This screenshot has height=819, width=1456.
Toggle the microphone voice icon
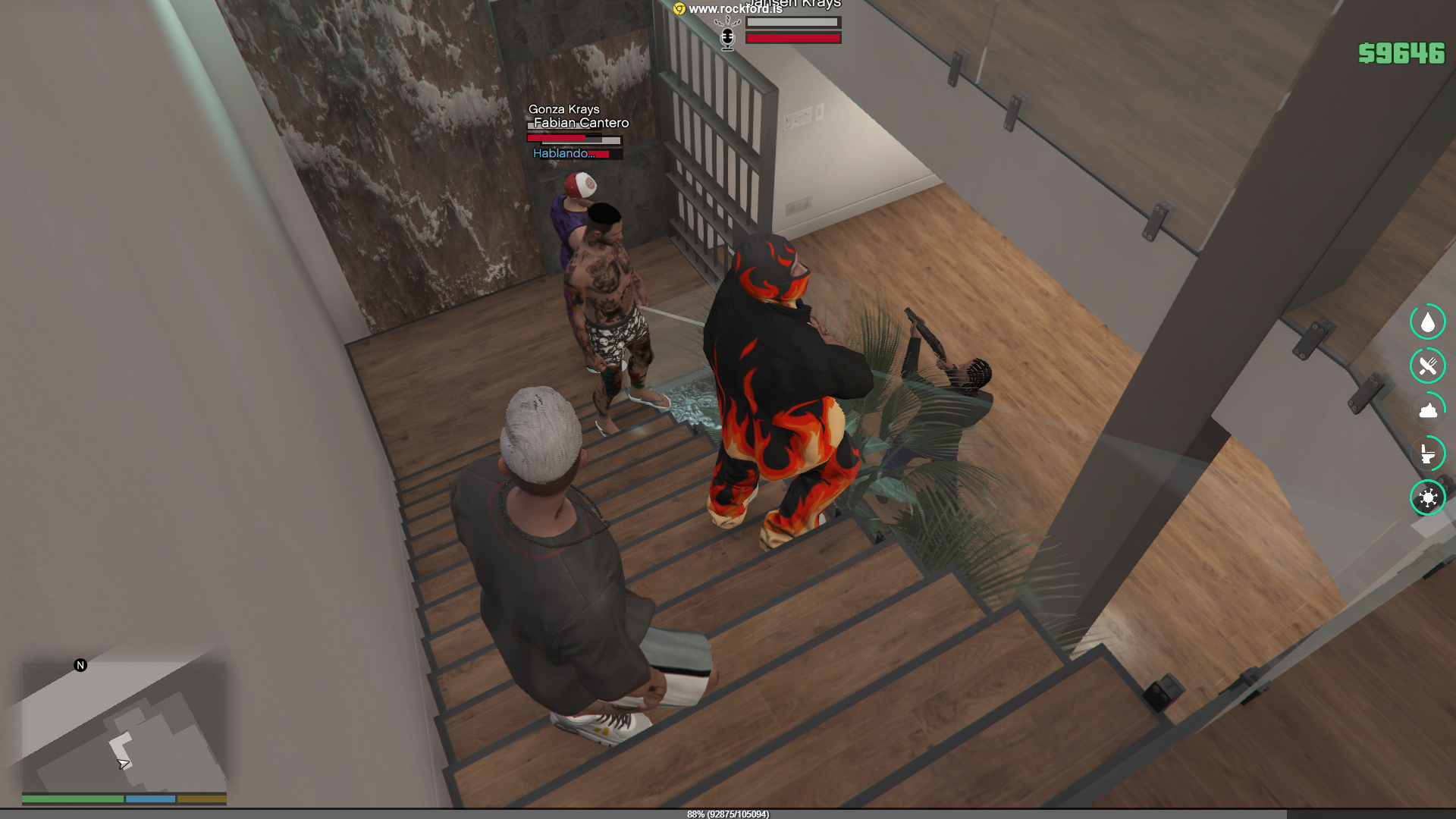(727, 38)
